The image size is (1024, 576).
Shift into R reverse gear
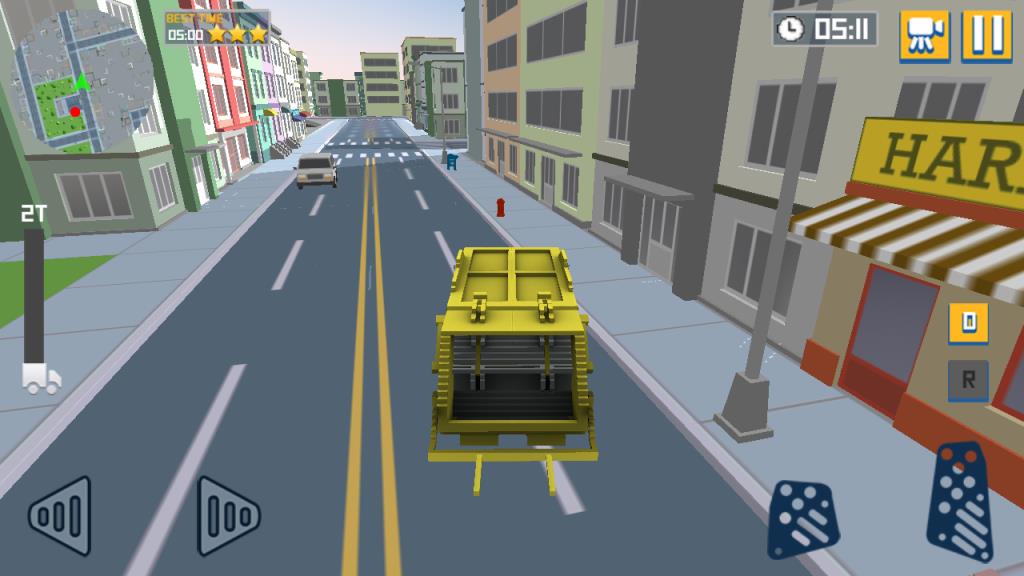968,381
